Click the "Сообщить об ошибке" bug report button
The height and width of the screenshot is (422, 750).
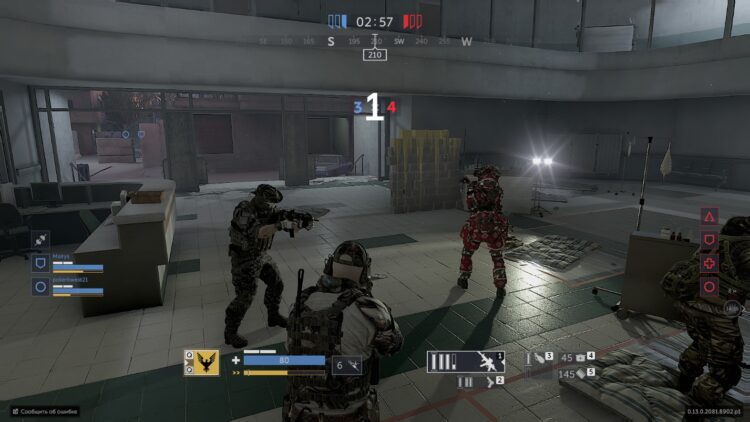(44, 411)
